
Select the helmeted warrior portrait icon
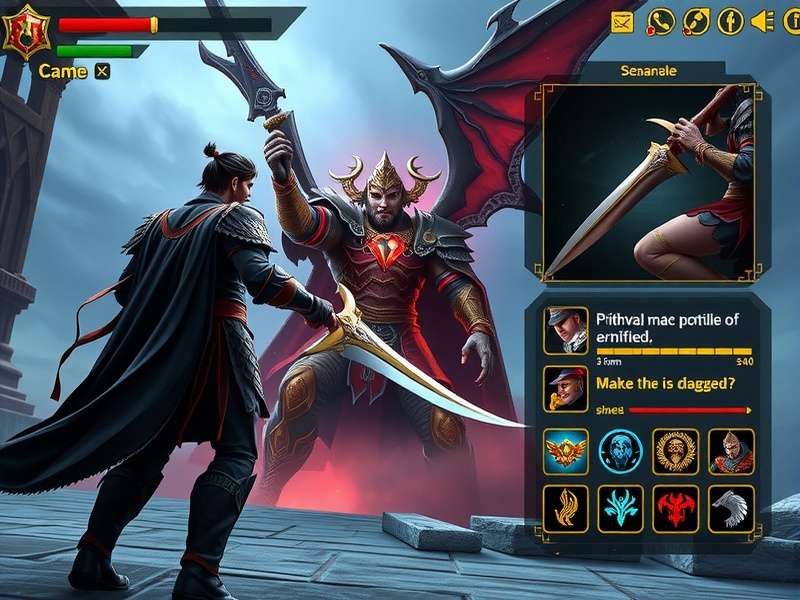click(x=731, y=451)
